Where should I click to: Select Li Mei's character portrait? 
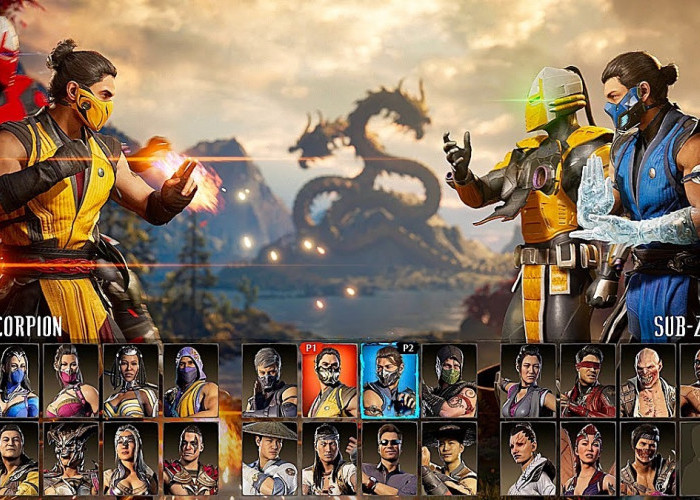[528, 381]
